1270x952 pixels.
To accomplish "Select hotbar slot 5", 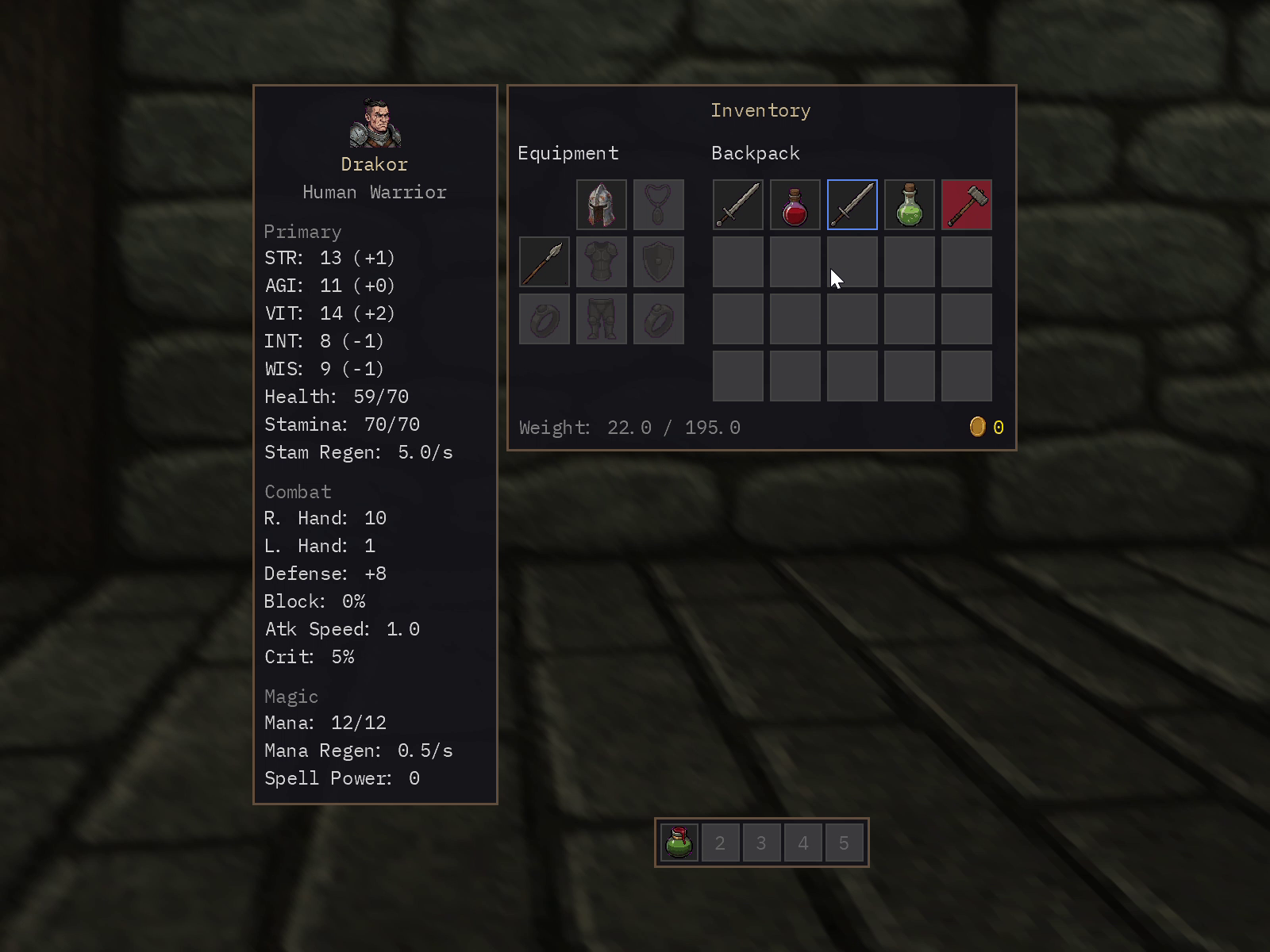I will pos(844,843).
